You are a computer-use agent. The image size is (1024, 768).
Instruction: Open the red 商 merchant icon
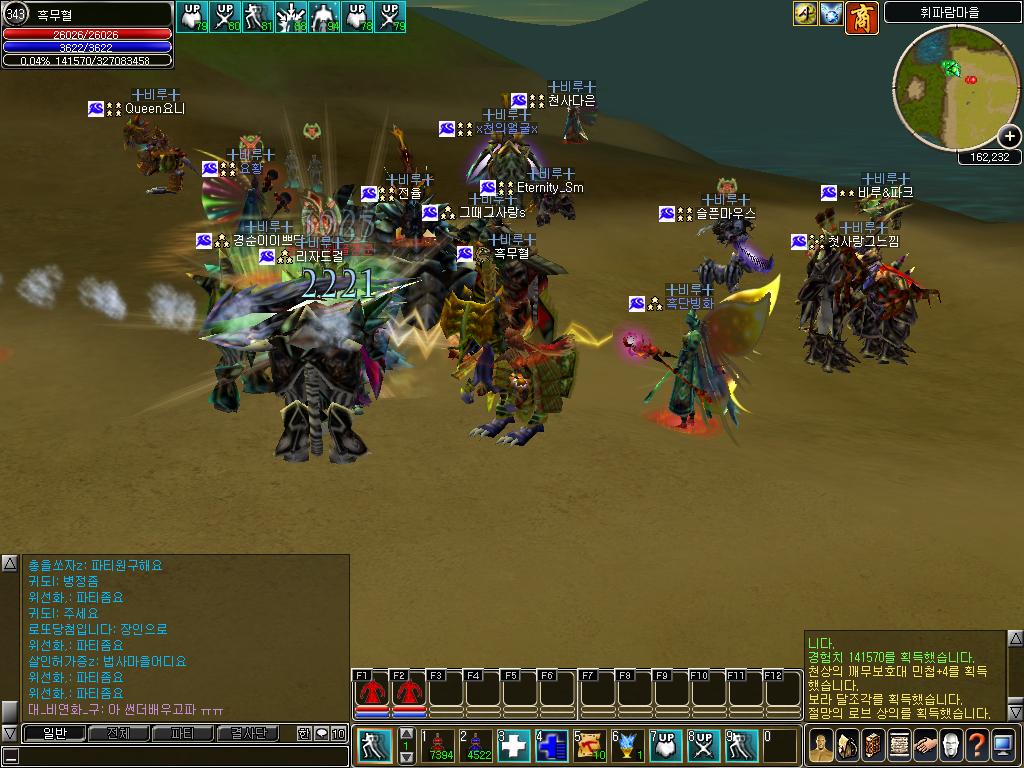pos(862,17)
